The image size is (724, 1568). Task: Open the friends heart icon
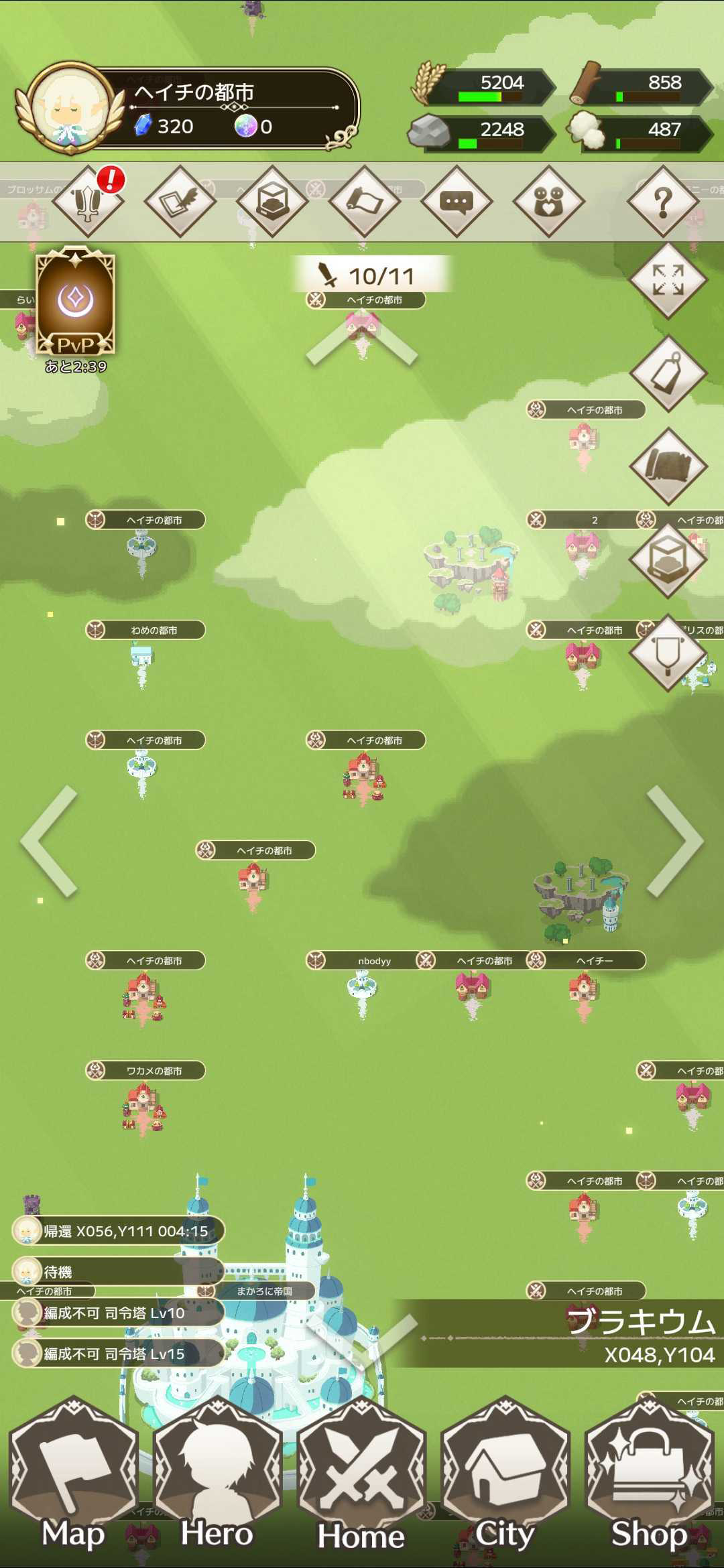click(548, 202)
